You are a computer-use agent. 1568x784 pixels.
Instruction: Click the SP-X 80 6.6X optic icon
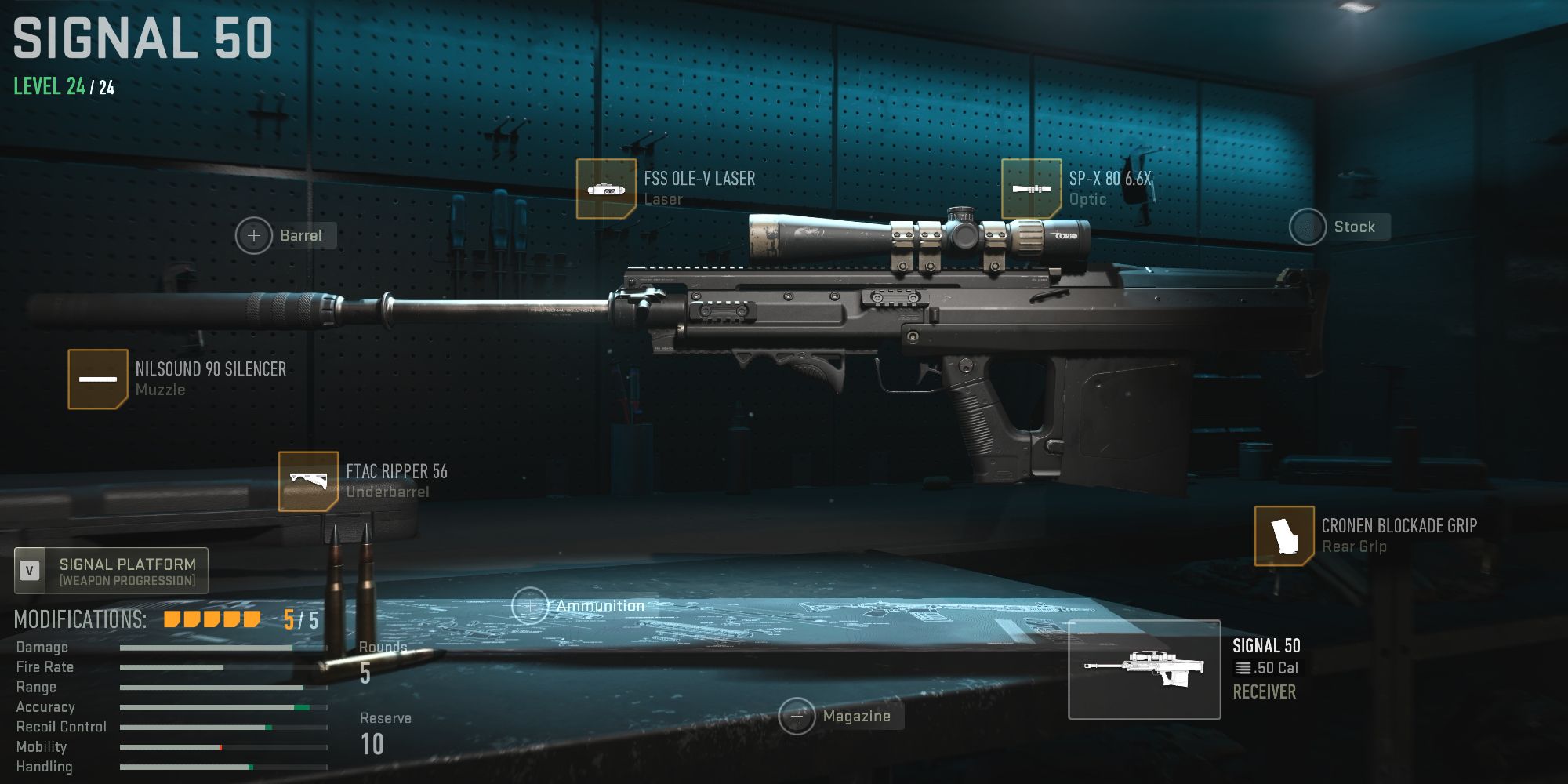pos(1033,188)
